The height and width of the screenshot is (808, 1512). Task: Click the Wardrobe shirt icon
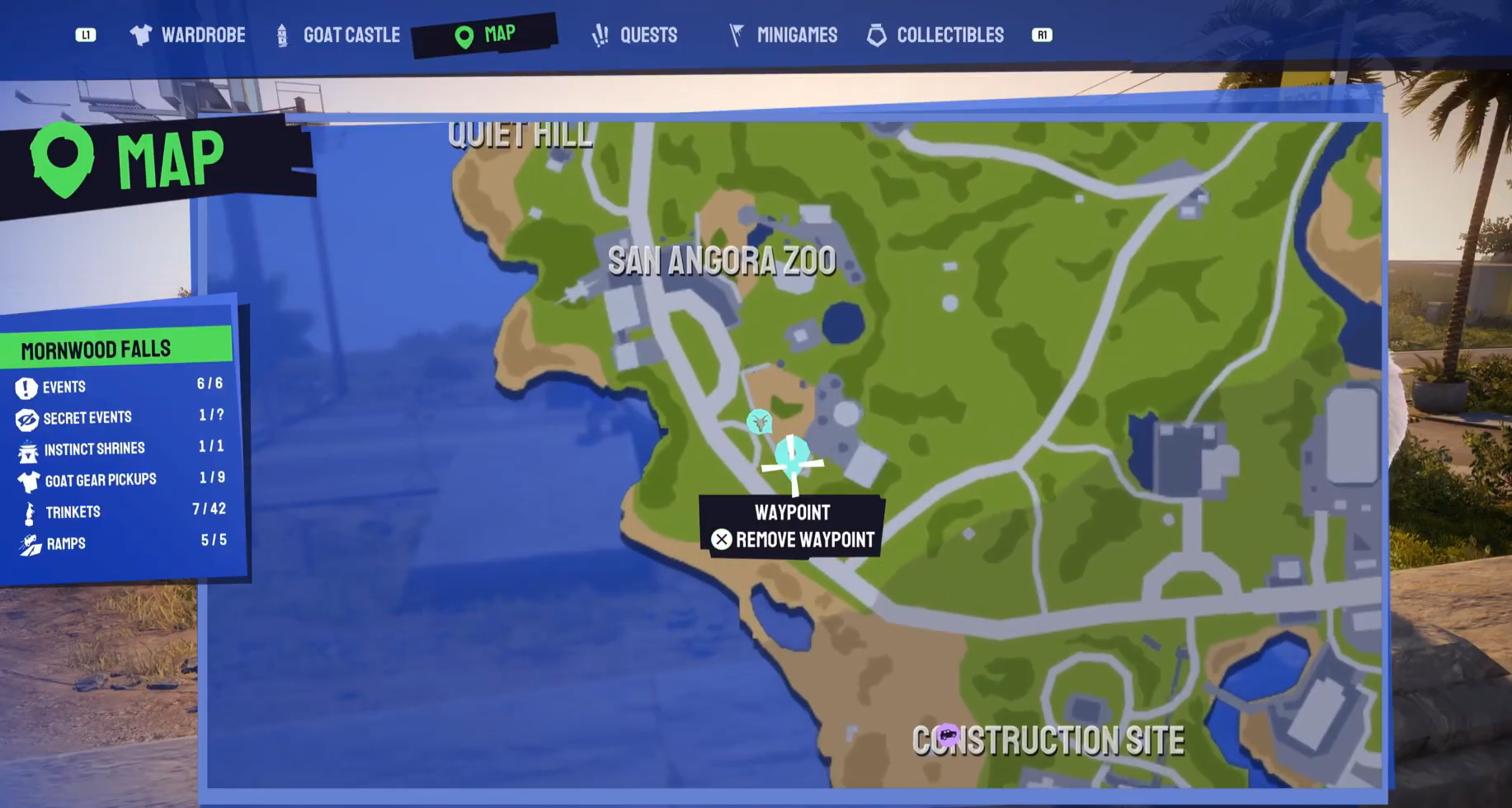(140, 35)
